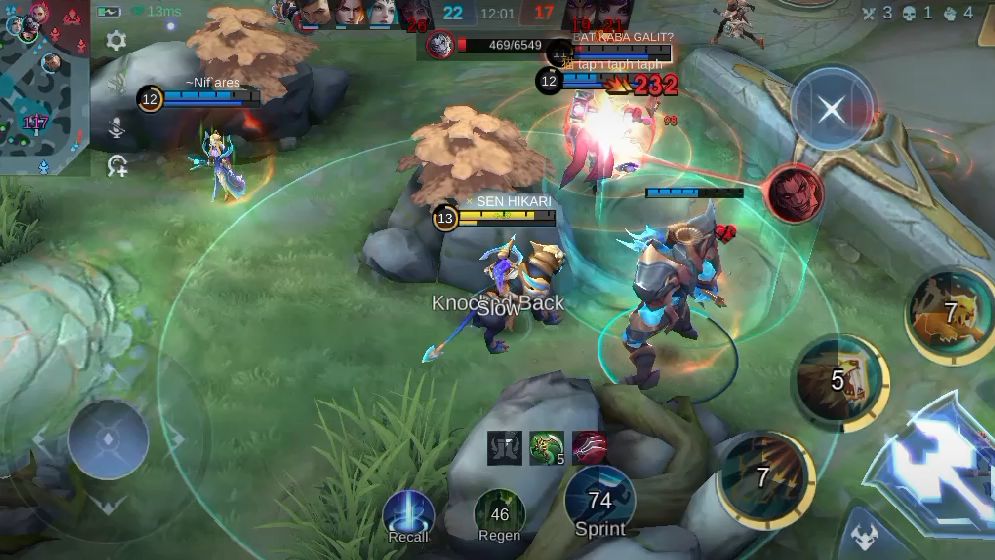
Task: Toggle the muted microphone icon
Action: pos(117,128)
